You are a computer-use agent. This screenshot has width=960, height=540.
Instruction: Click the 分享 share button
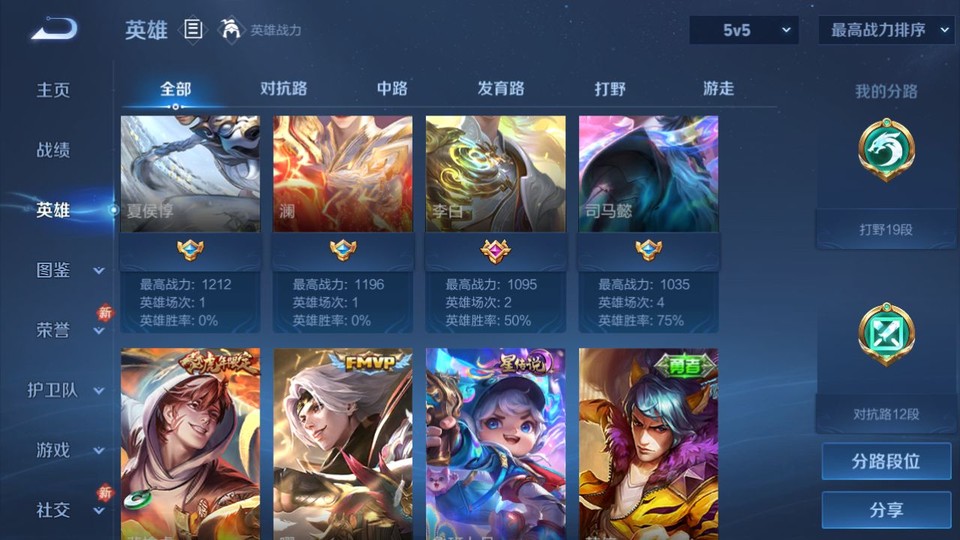[x=886, y=510]
